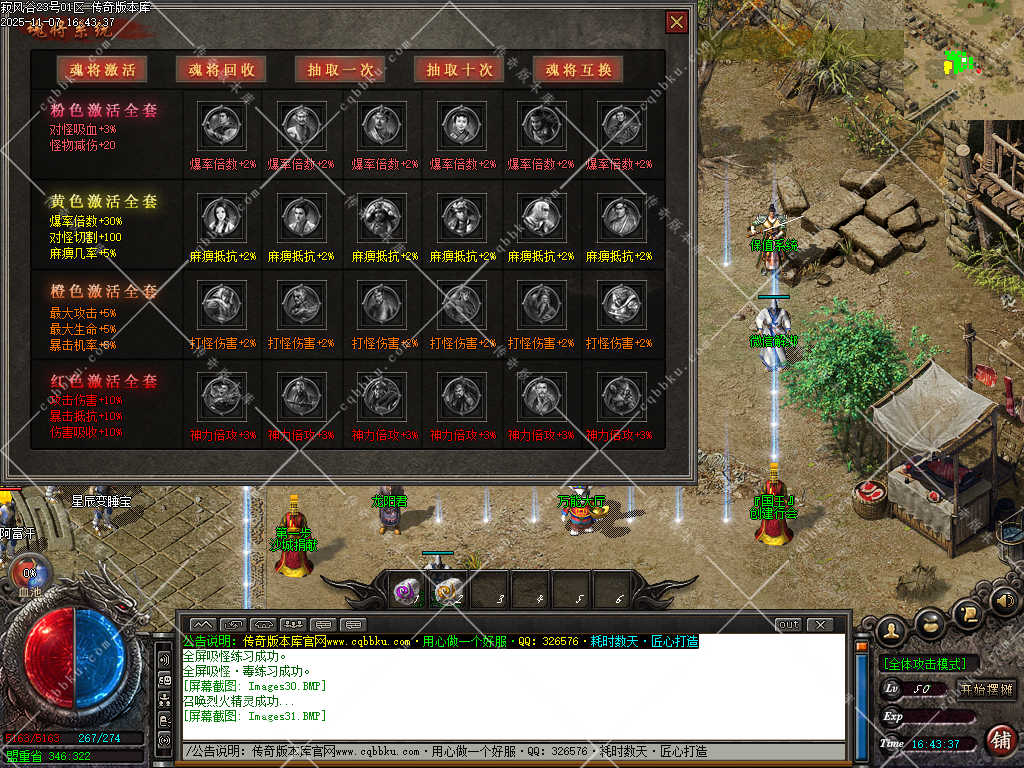Choose the 魂将互换 button
Viewport: 1024px width, 768px height.
[578, 69]
